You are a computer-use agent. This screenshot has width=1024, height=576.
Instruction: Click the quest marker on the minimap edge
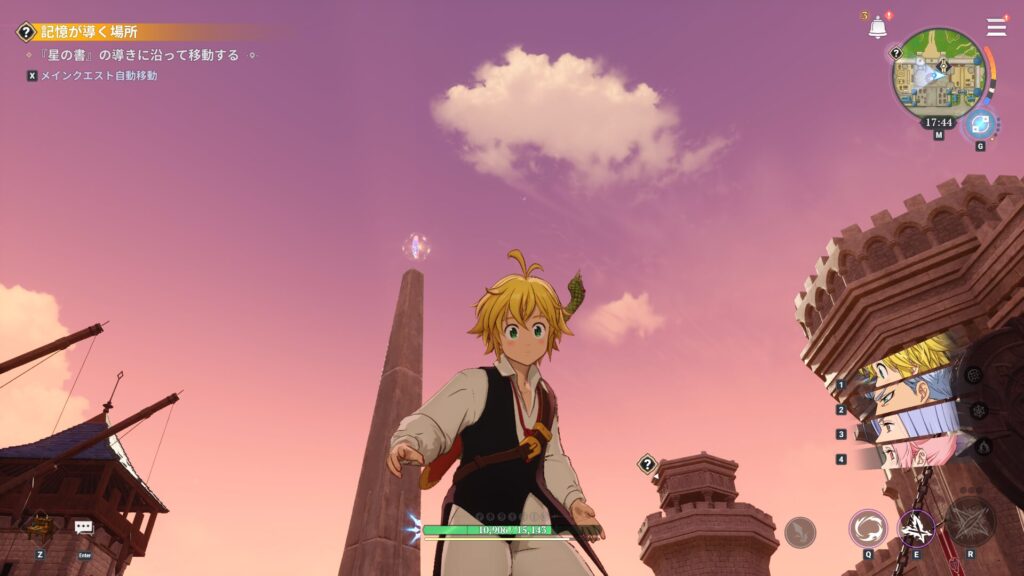(897, 53)
